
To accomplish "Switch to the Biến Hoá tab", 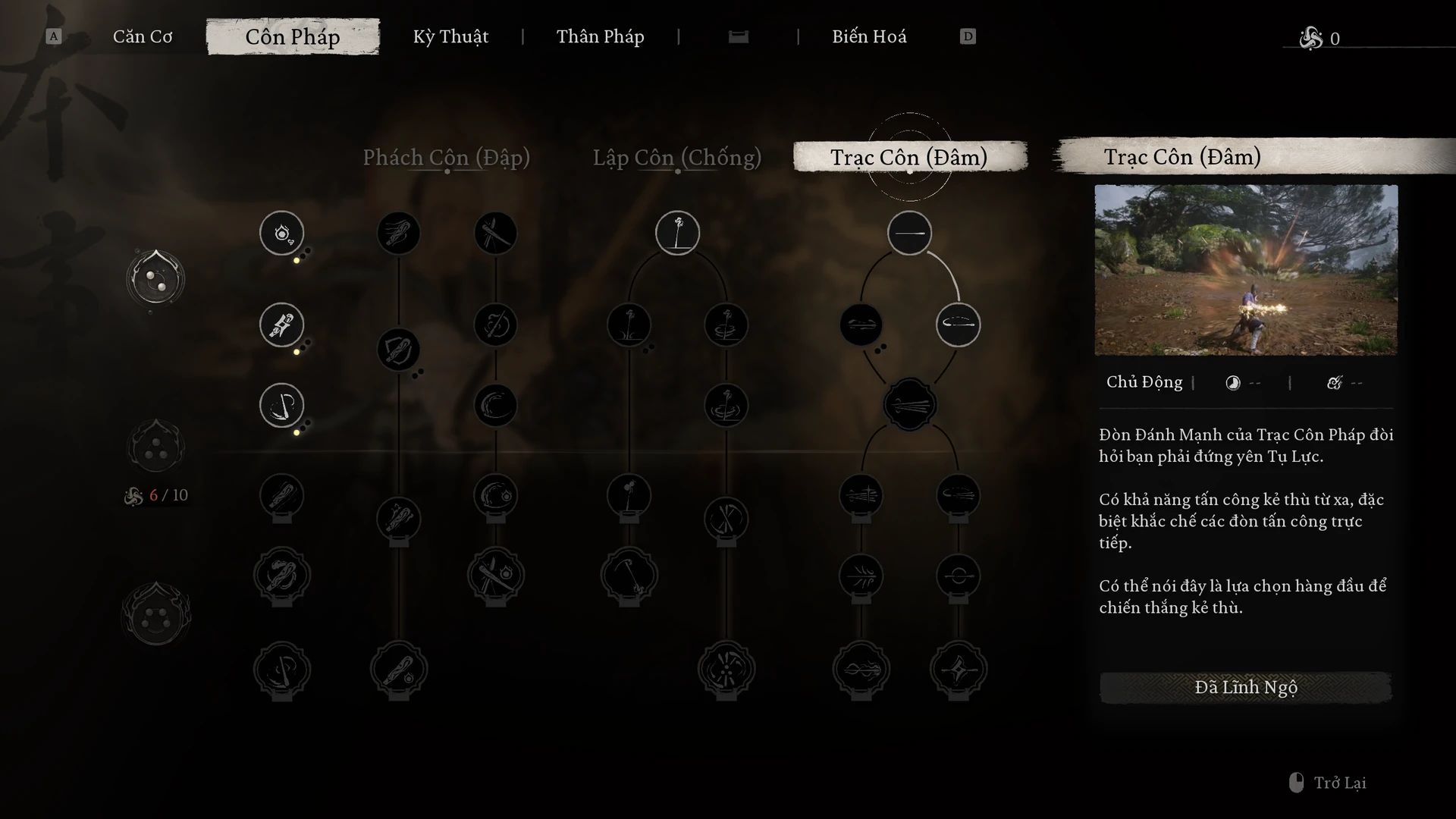I will click(869, 36).
